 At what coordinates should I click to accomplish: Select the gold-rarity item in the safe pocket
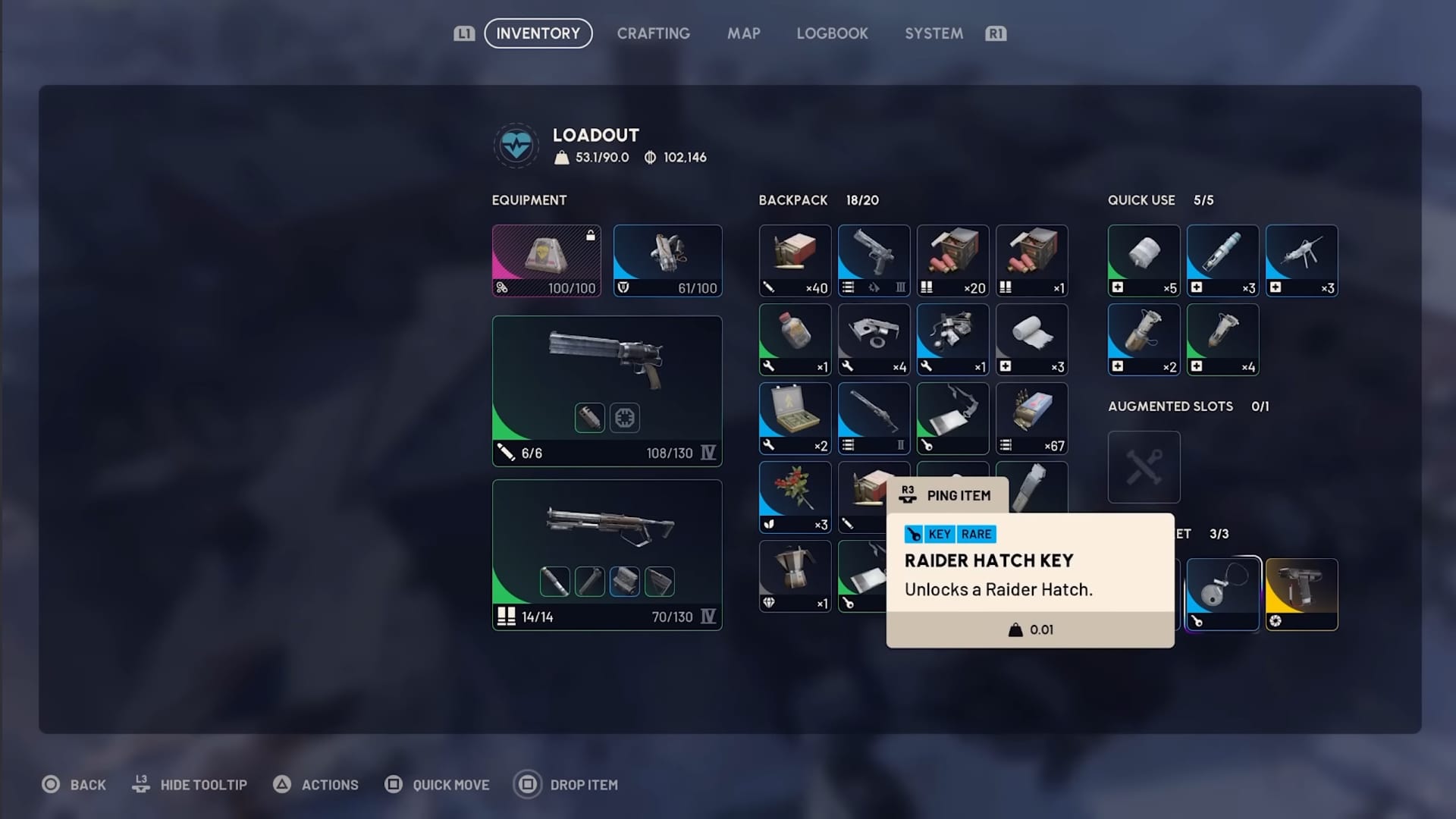point(1301,594)
